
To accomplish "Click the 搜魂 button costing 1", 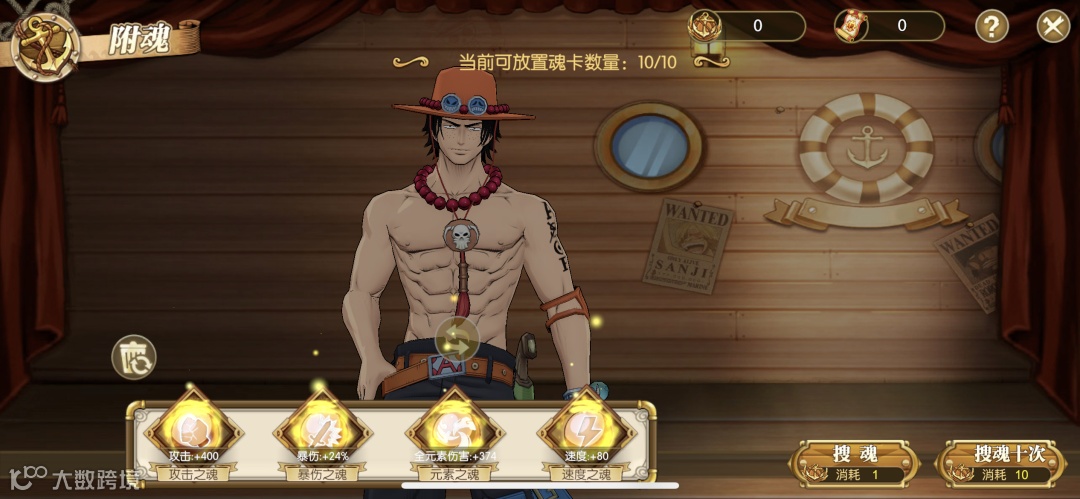I will [854, 463].
